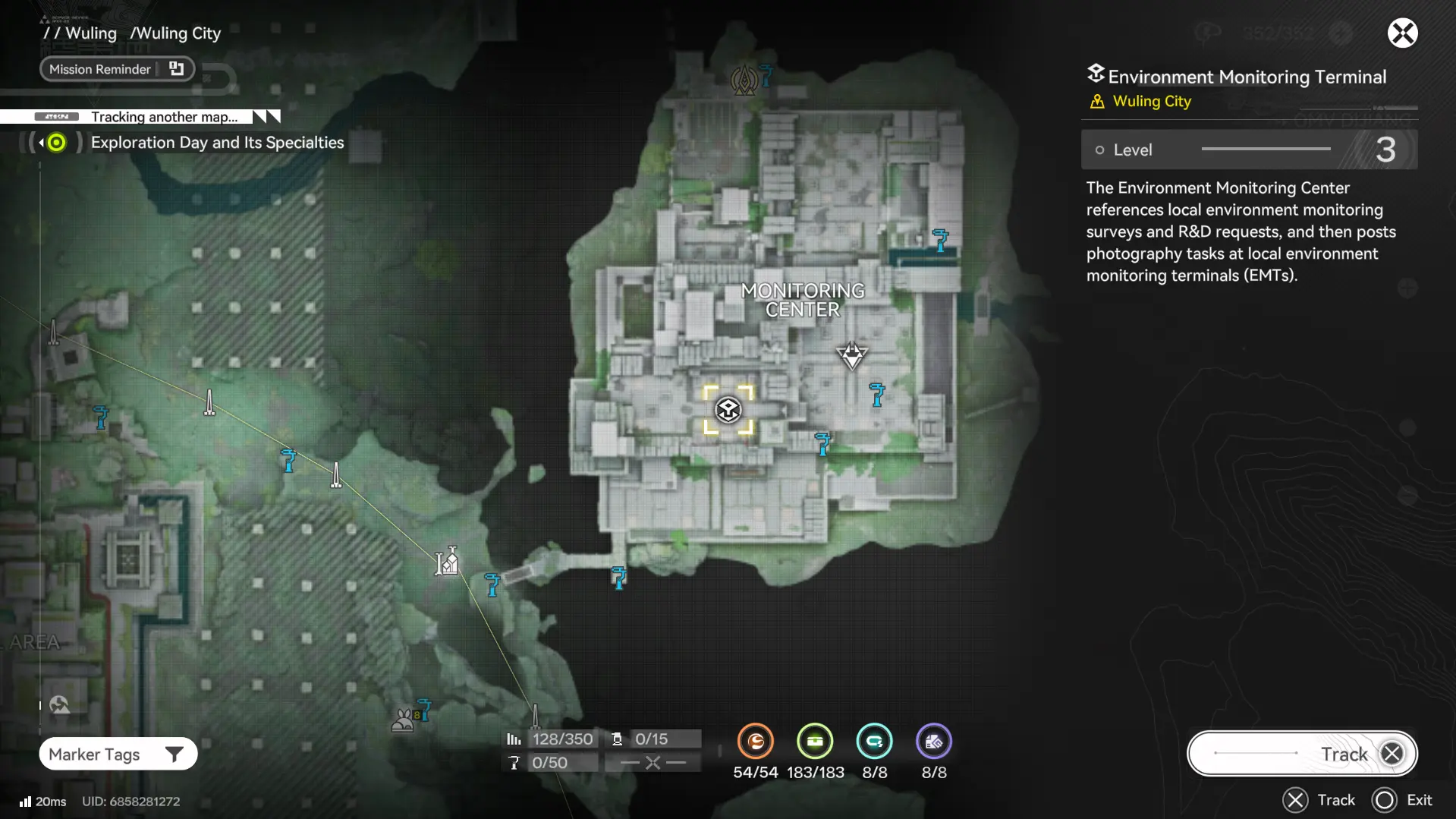Open the Marker Tags filter
This screenshot has height=819, width=1456.
point(118,754)
